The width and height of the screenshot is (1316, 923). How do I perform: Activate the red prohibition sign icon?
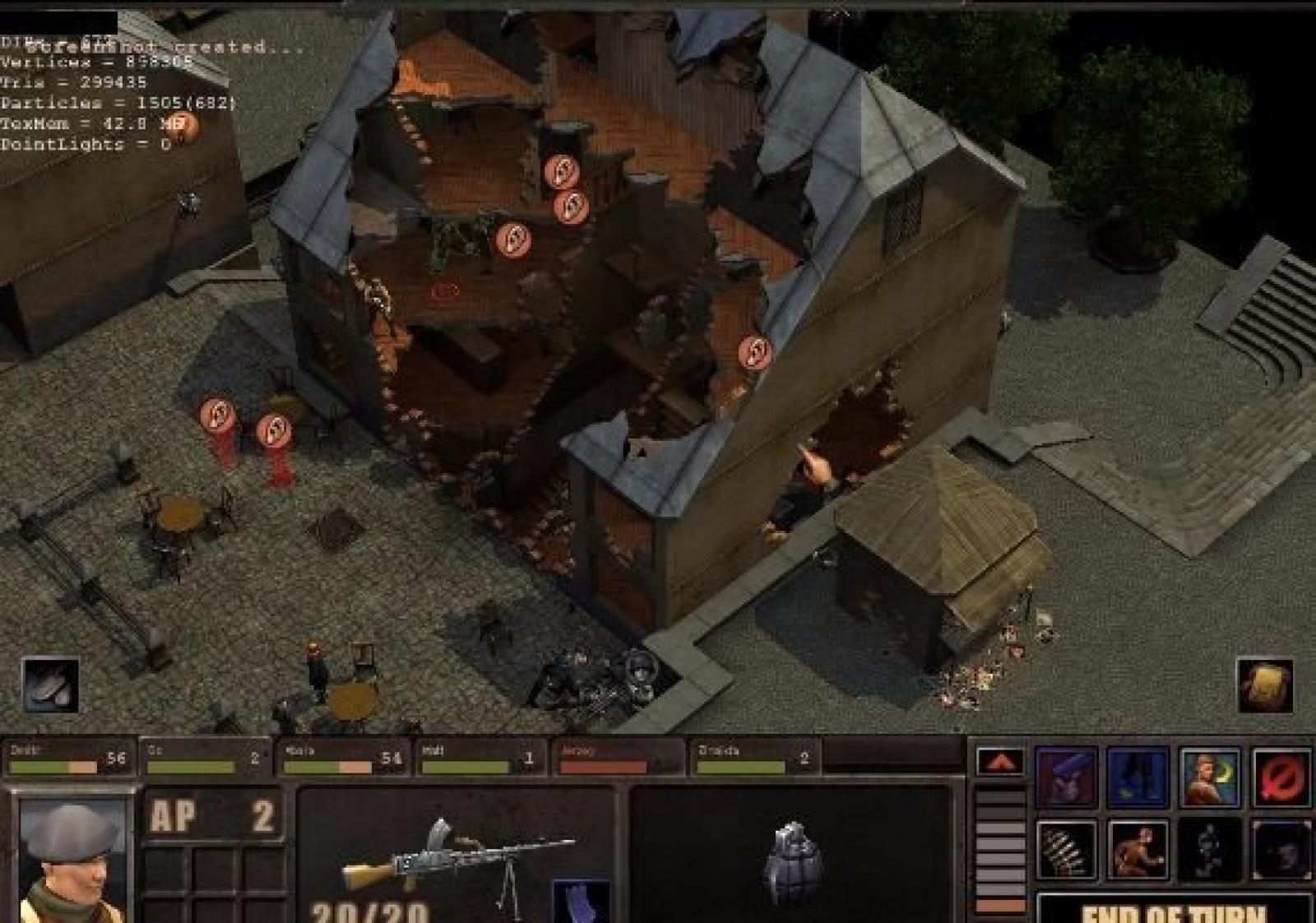pos(1281,777)
